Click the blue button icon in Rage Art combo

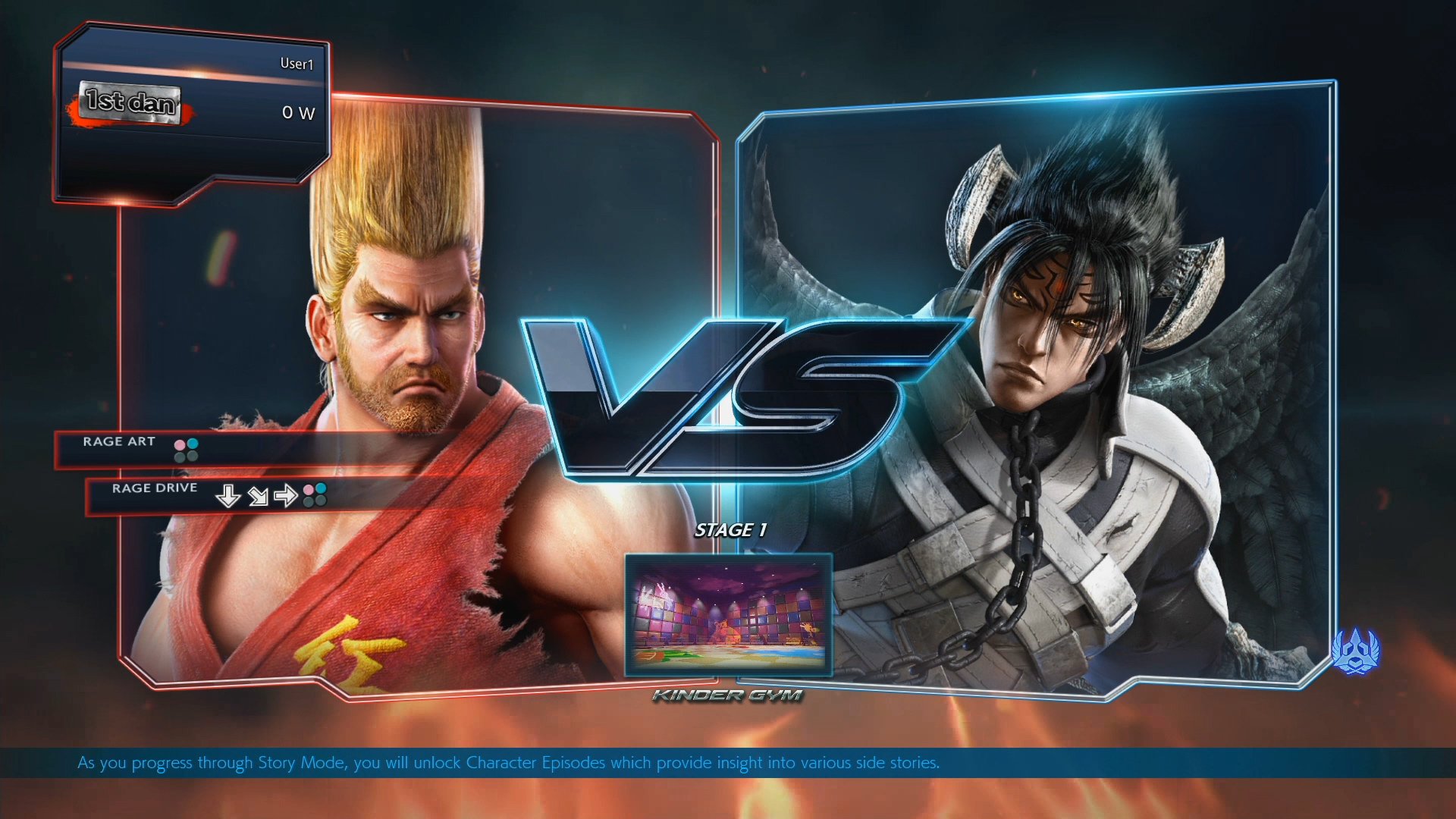pyautogui.click(x=193, y=444)
